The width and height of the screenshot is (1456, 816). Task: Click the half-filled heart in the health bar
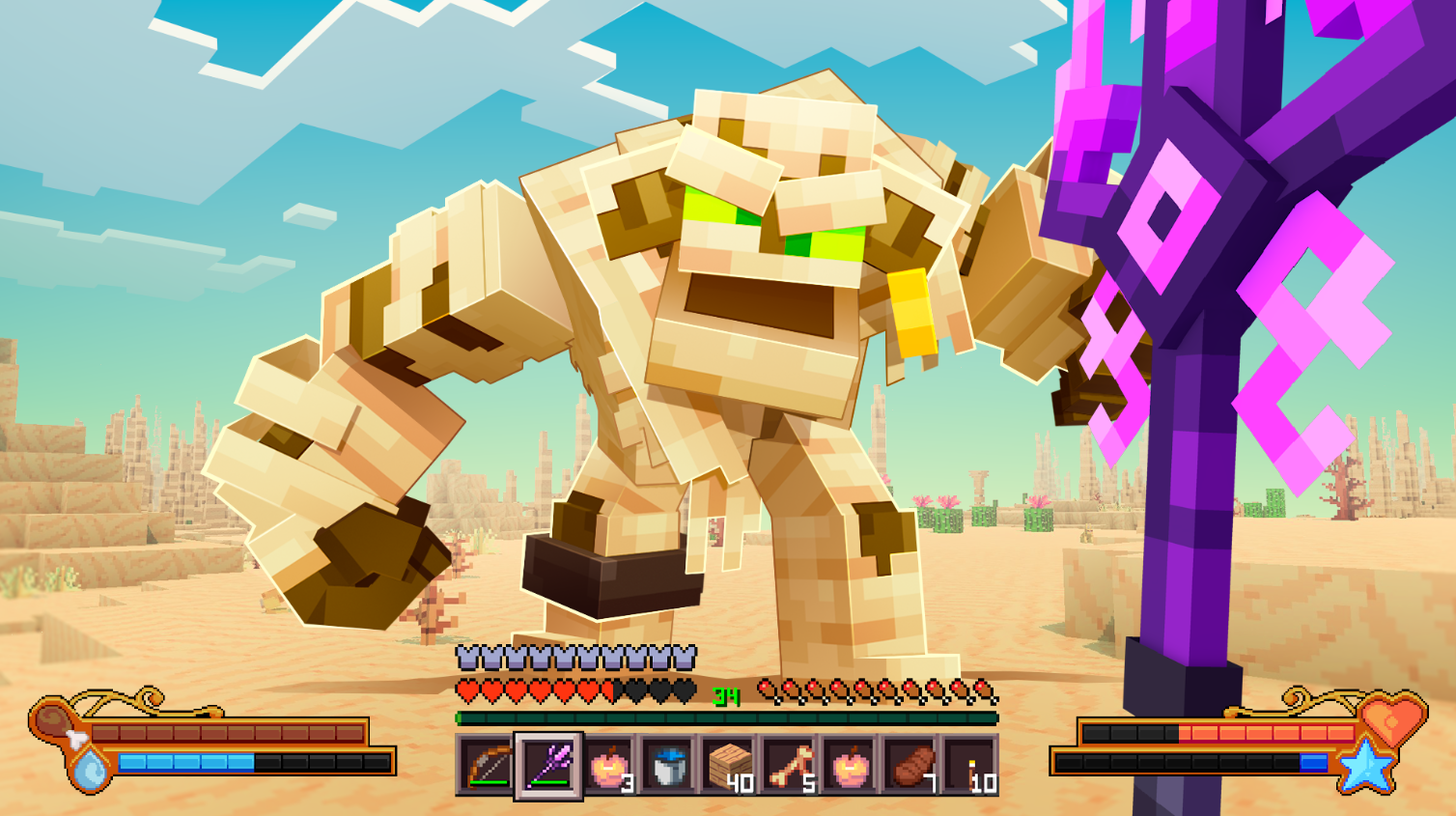click(x=607, y=689)
